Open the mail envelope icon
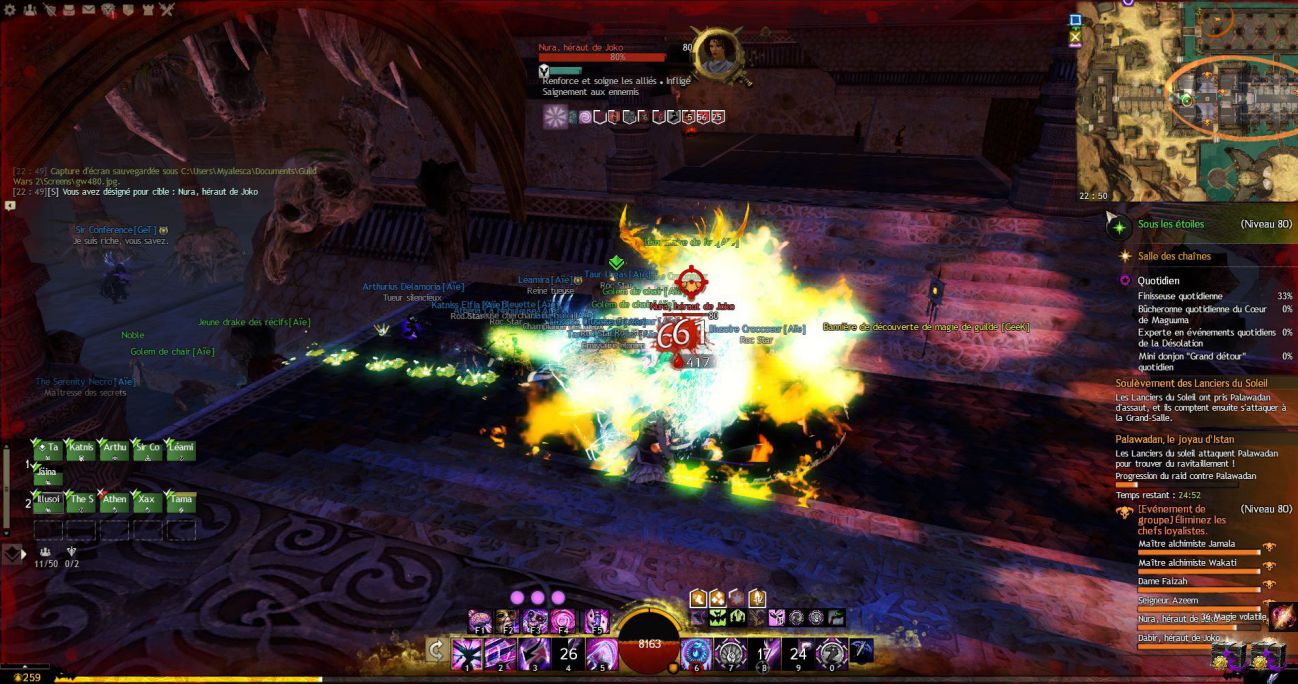 89,10
